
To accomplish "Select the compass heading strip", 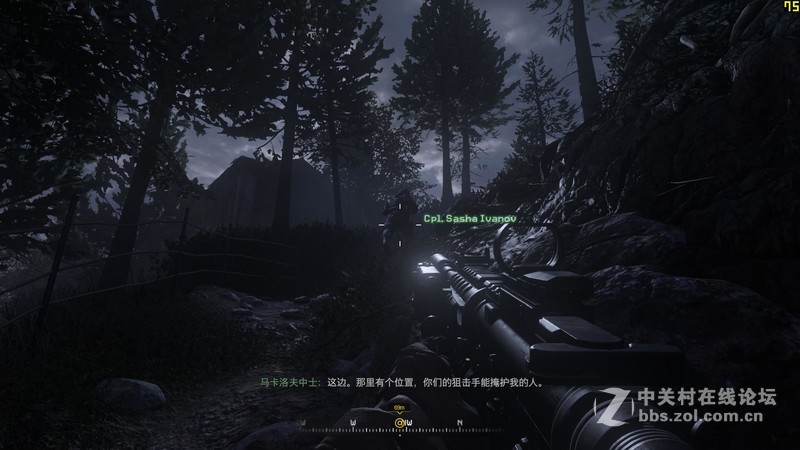I will [x=400, y=427].
